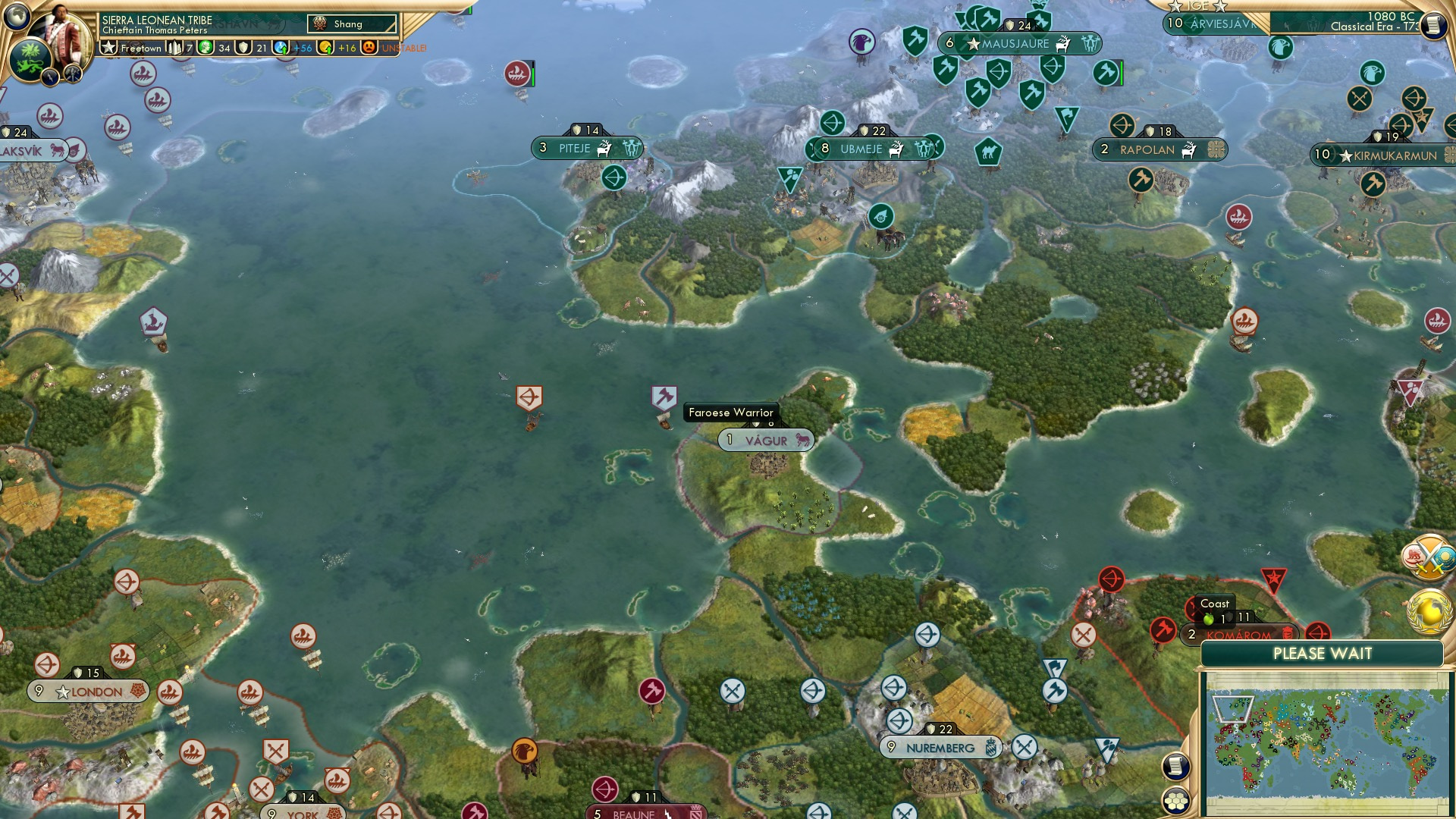Click the orange UNSTABLE unhappiness face icon

(367, 49)
